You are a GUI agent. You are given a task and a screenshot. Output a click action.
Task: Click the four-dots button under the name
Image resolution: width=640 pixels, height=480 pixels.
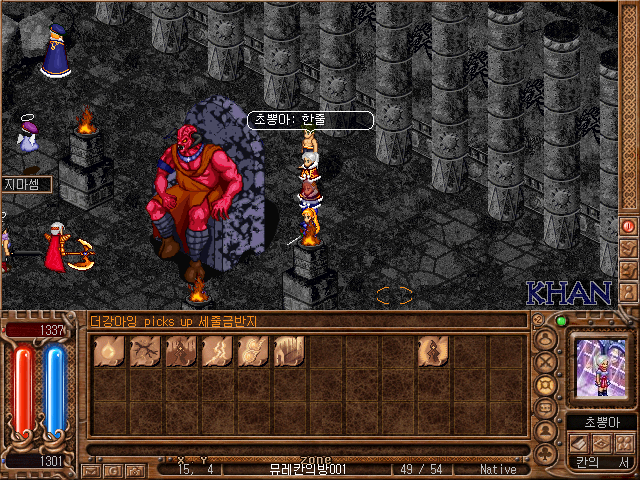click(623, 442)
